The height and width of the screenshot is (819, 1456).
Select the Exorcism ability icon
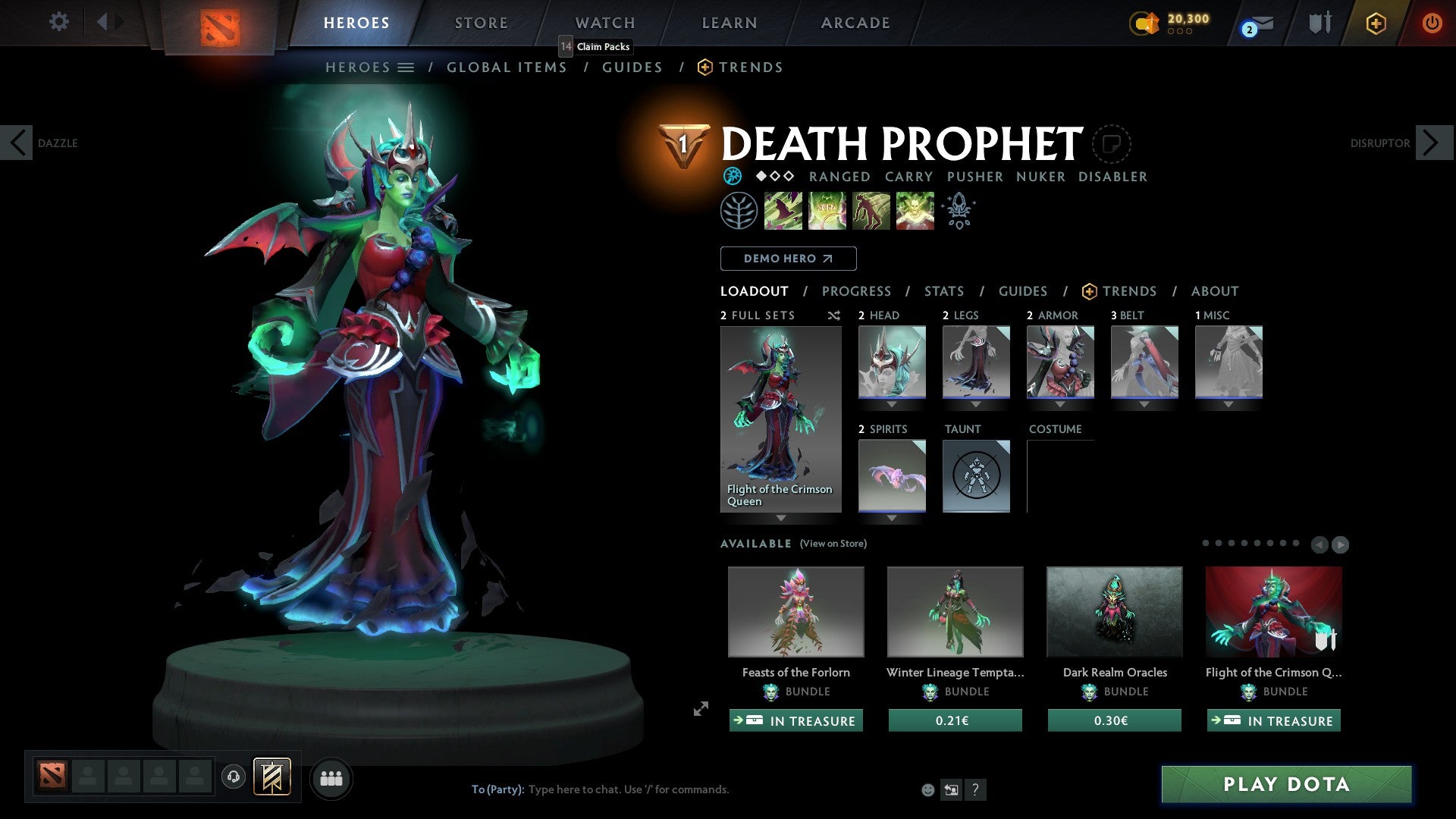tap(915, 210)
